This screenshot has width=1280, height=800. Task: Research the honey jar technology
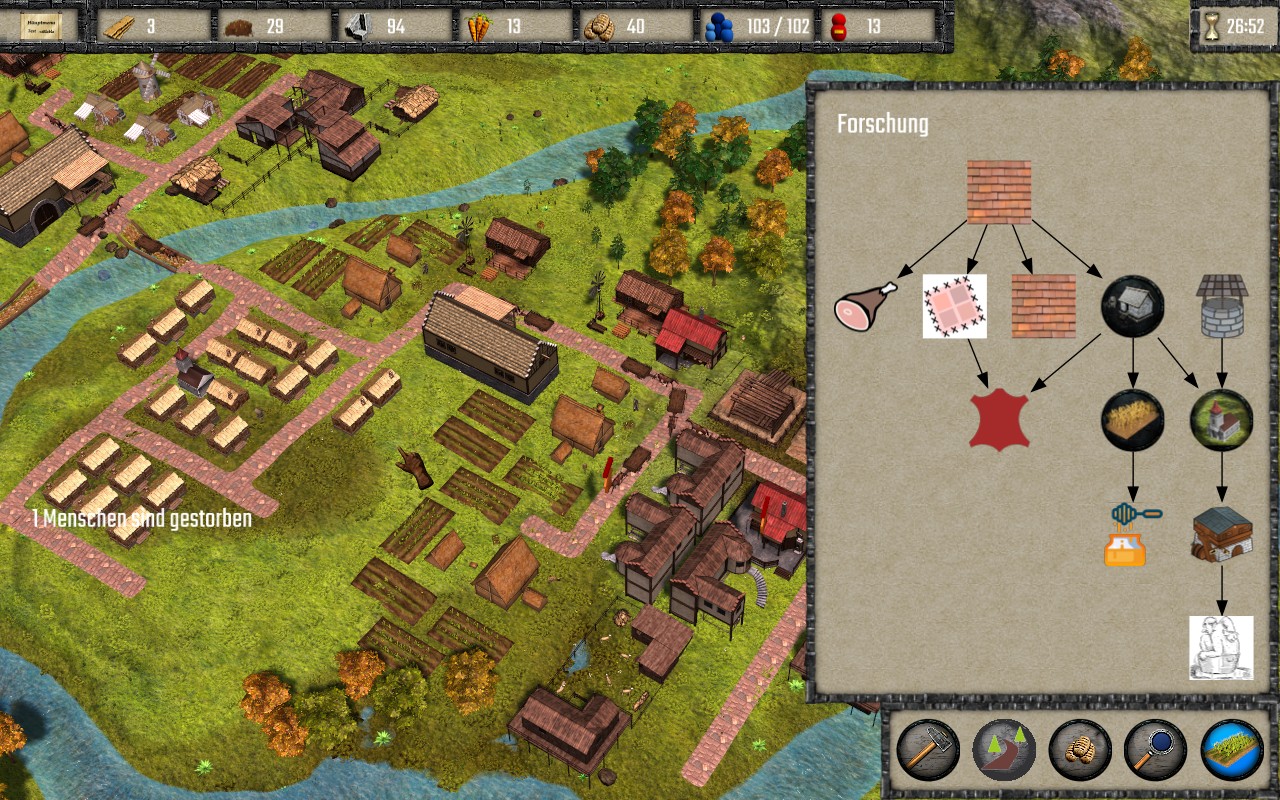coord(1132,534)
